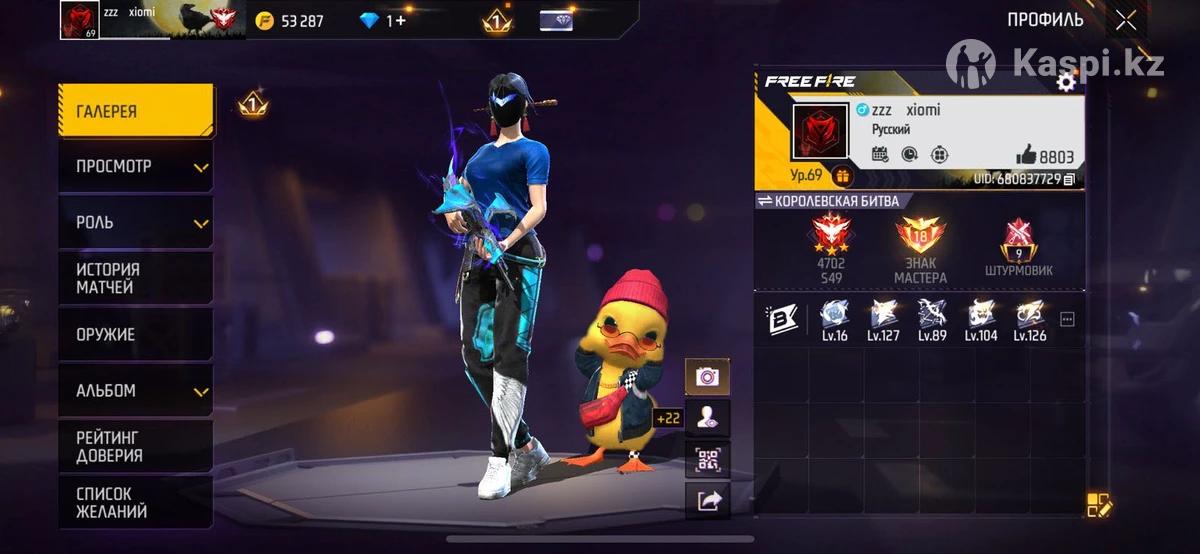Open Рейтинг доверия
The image size is (1200, 554).
coord(135,446)
